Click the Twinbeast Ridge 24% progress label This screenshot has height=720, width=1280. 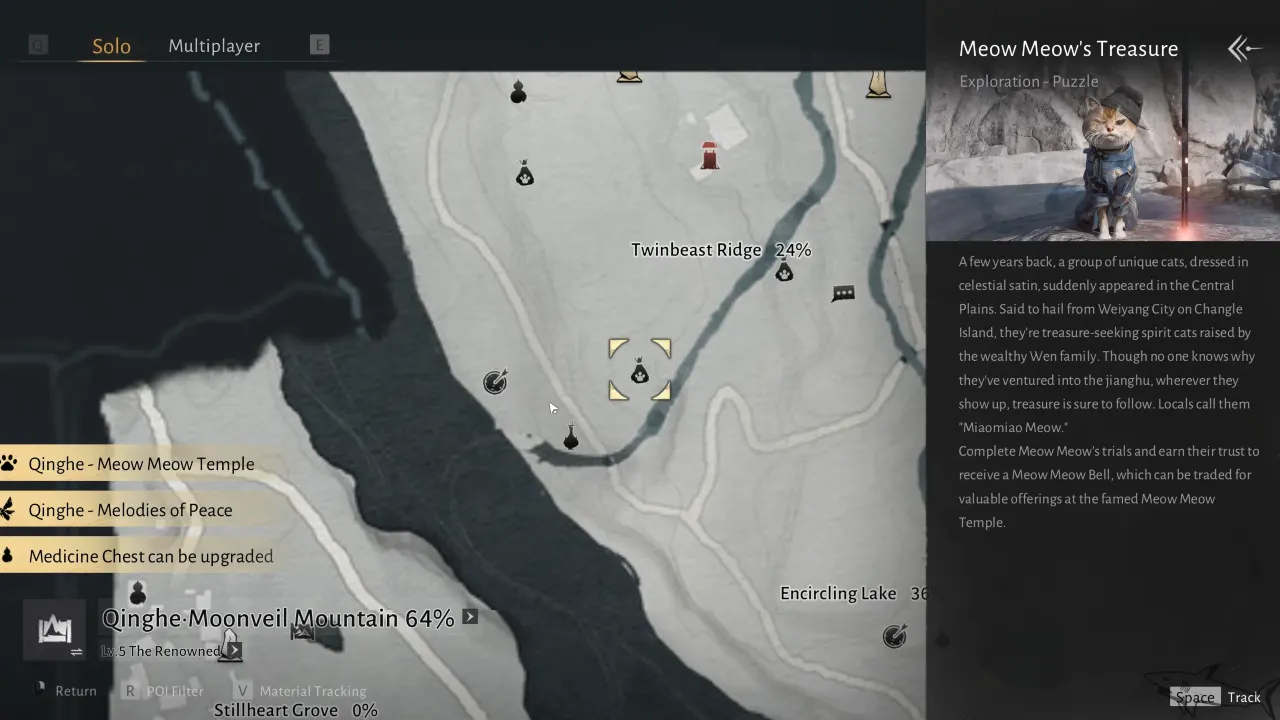(720, 249)
